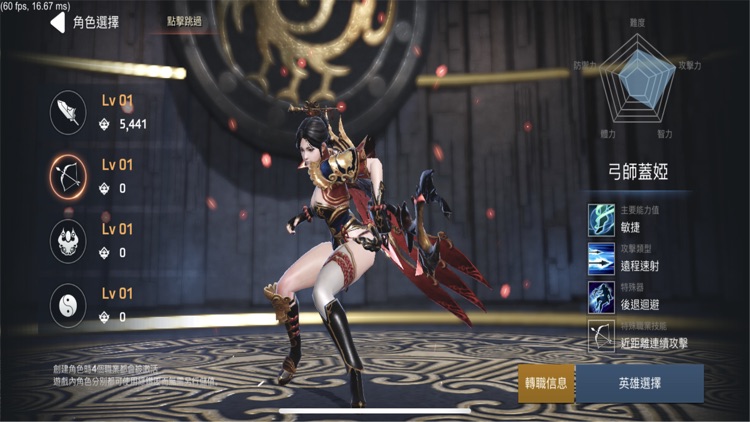The height and width of the screenshot is (422, 750).
Task: View the 遠程速射 attack type icon
Action: (x=602, y=258)
